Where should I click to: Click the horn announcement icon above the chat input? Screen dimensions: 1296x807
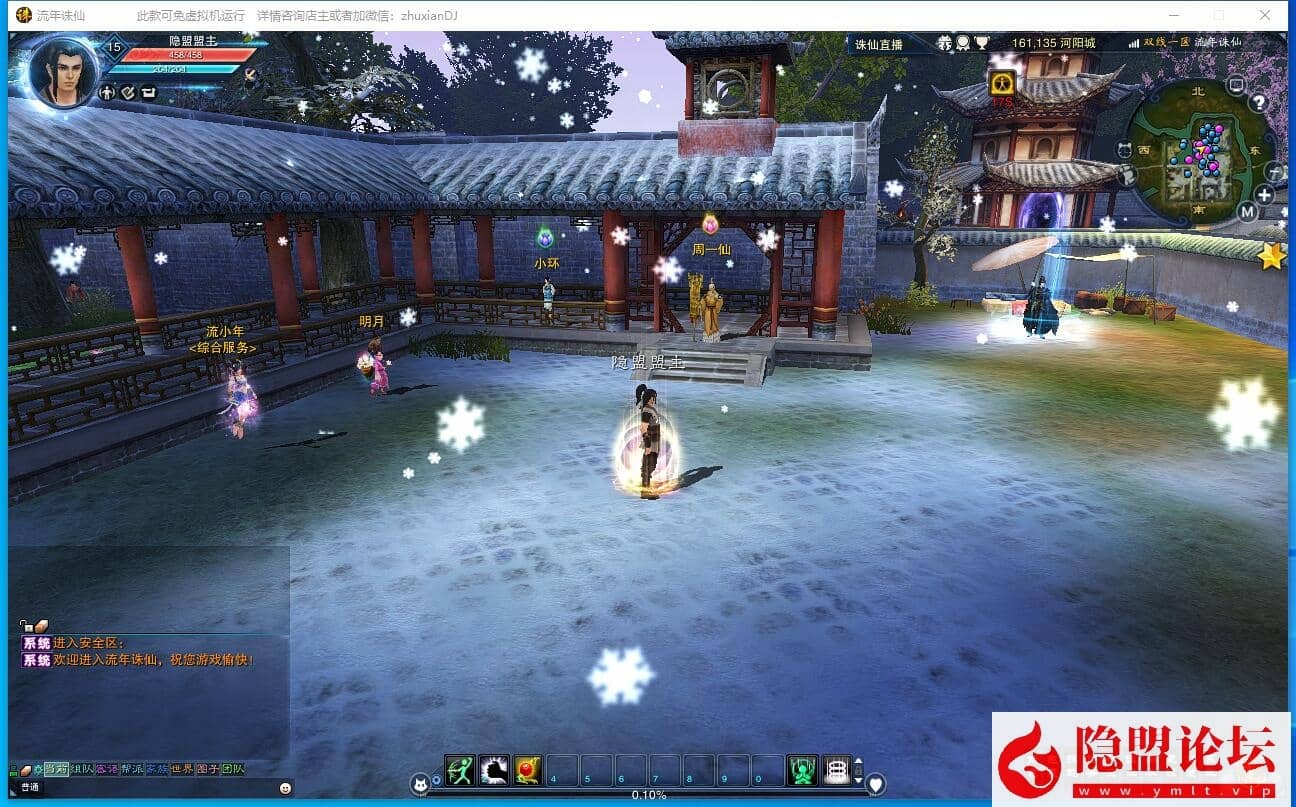26,770
